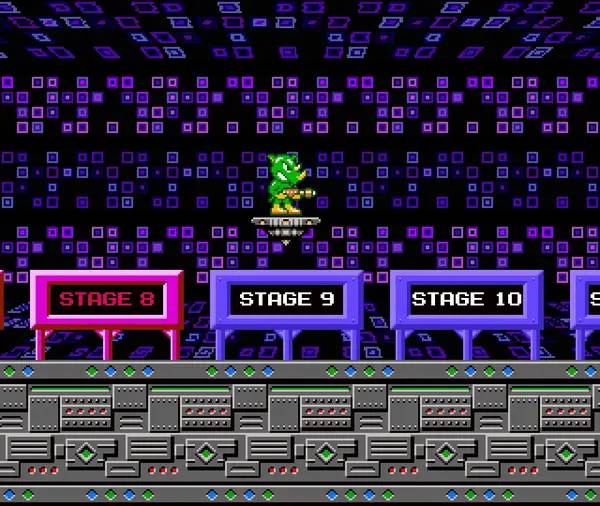
Task: Select the highlighted Stage 8 sign
Action: [x=107, y=299]
